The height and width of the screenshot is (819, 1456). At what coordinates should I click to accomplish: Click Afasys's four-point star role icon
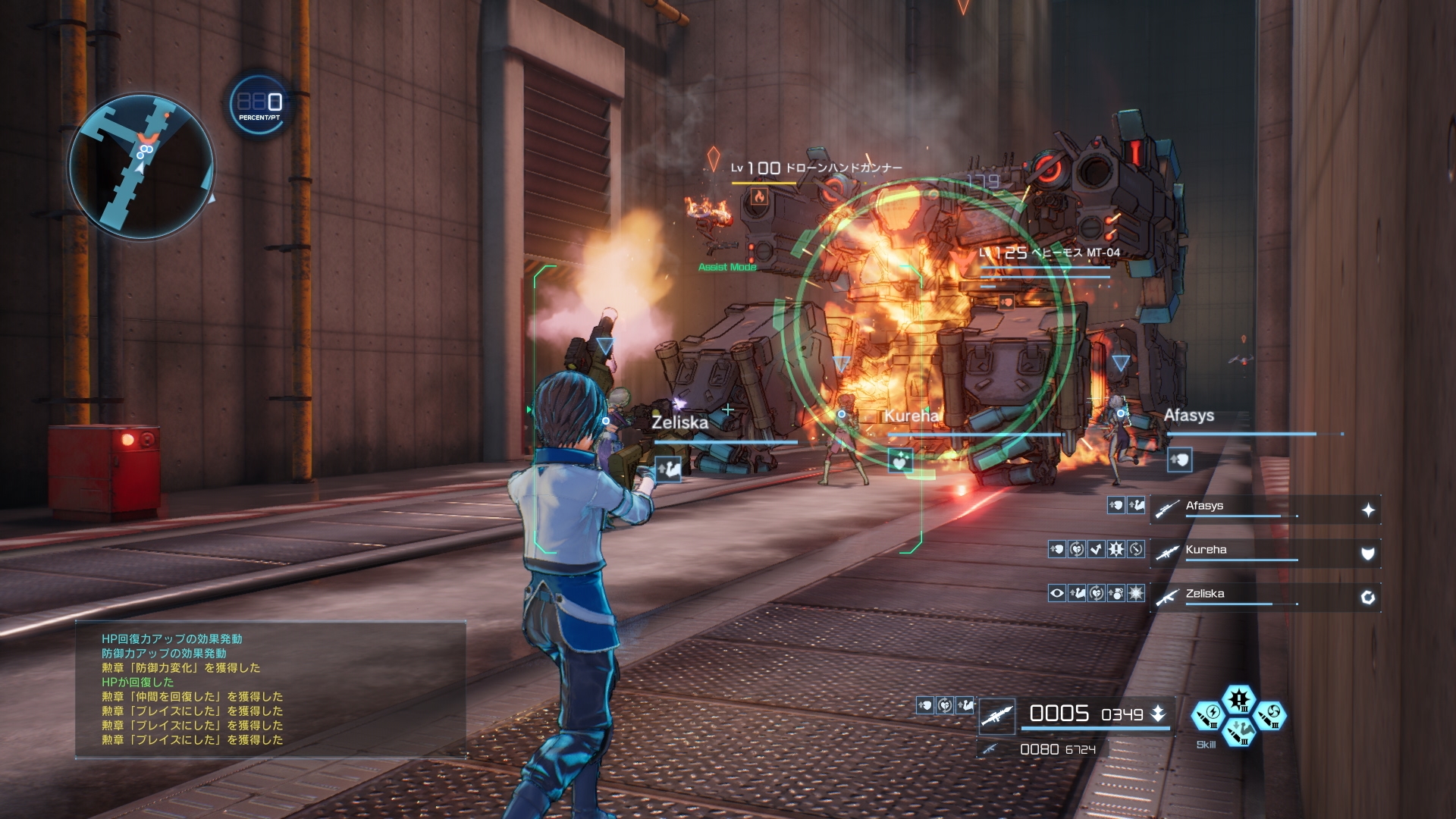click(1368, 510)
